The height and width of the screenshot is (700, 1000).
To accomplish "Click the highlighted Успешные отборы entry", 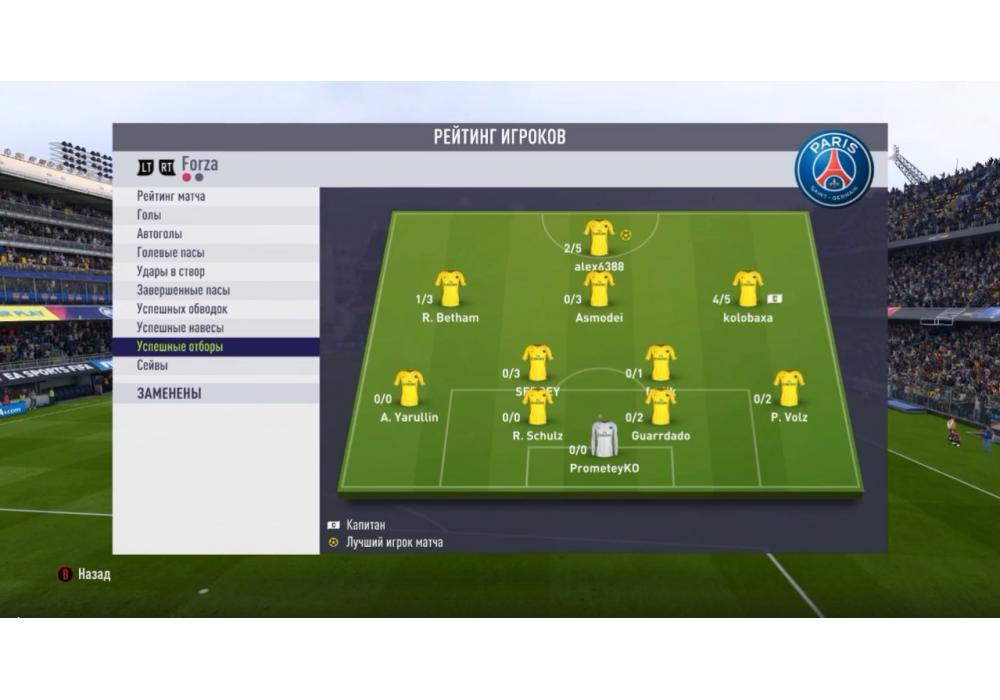I will pyautogui.click(x=180, y=347).
